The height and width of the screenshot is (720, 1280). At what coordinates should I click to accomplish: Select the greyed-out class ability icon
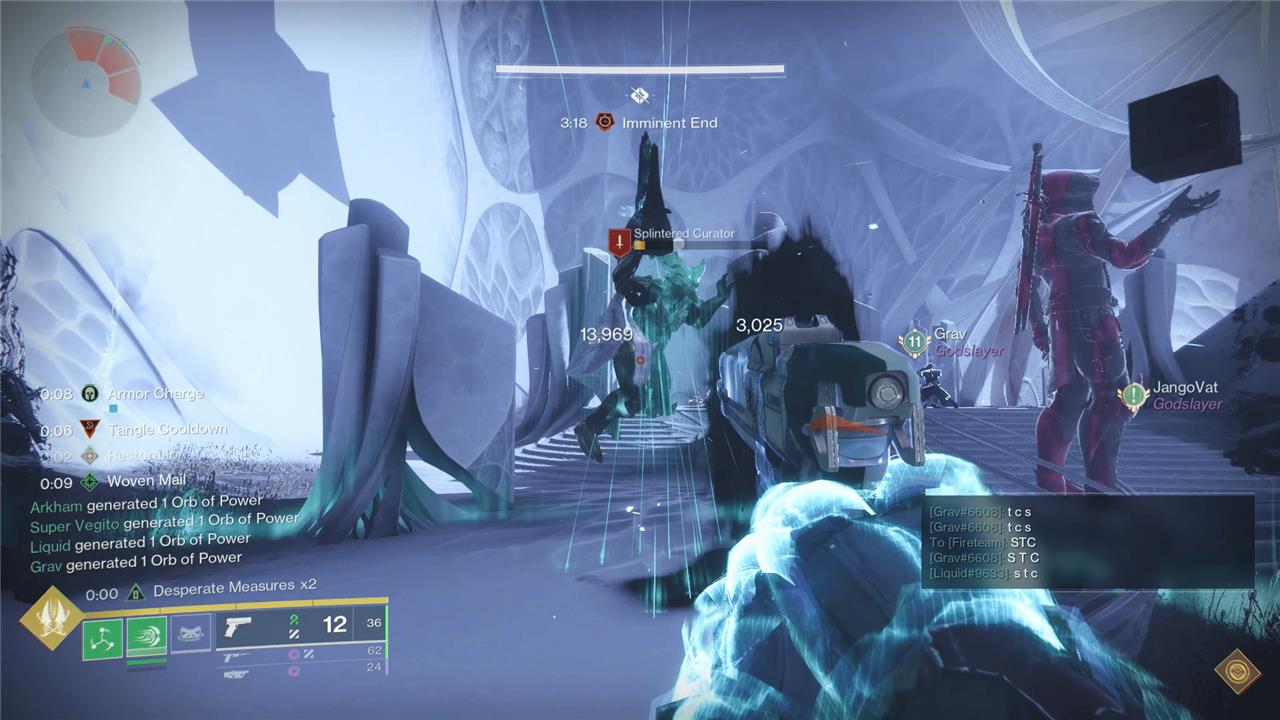(191, 633)
